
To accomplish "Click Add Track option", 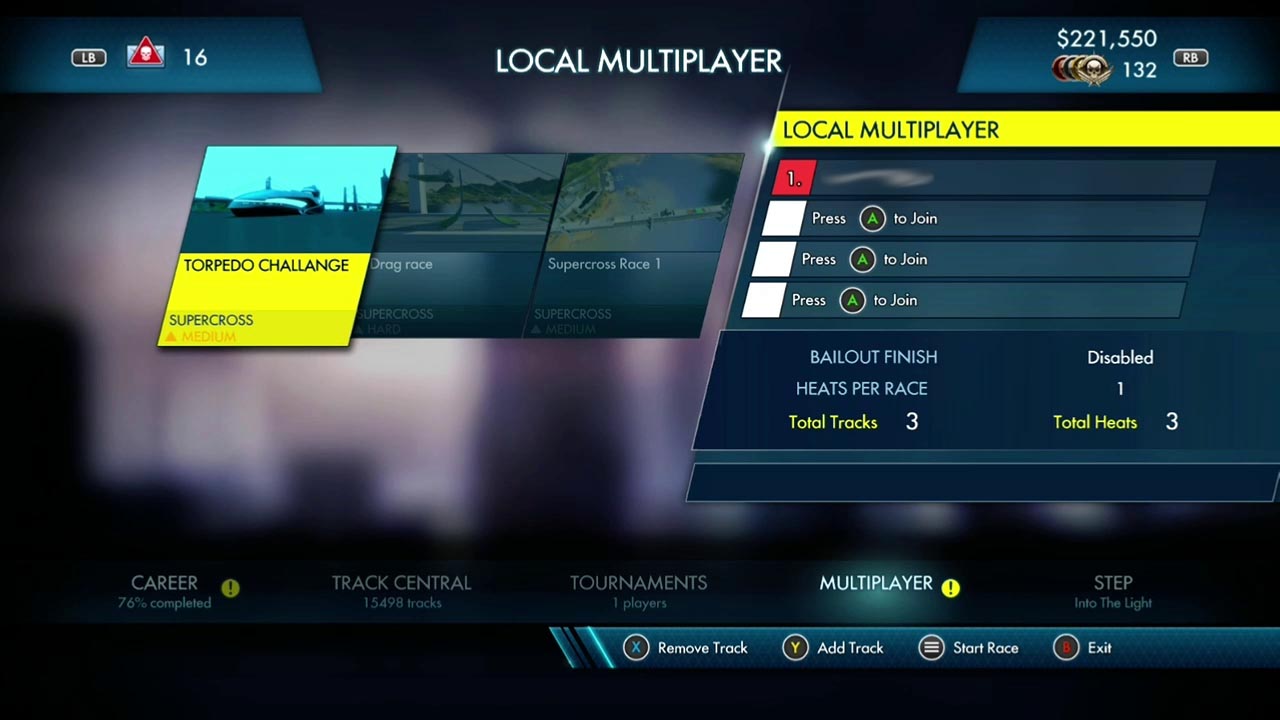I will 838,648.
